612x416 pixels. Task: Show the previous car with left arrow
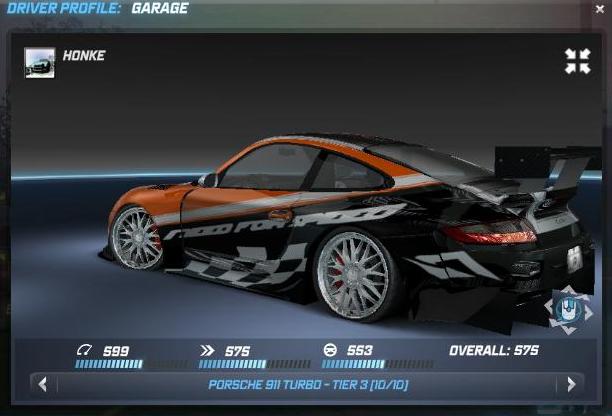42,384
